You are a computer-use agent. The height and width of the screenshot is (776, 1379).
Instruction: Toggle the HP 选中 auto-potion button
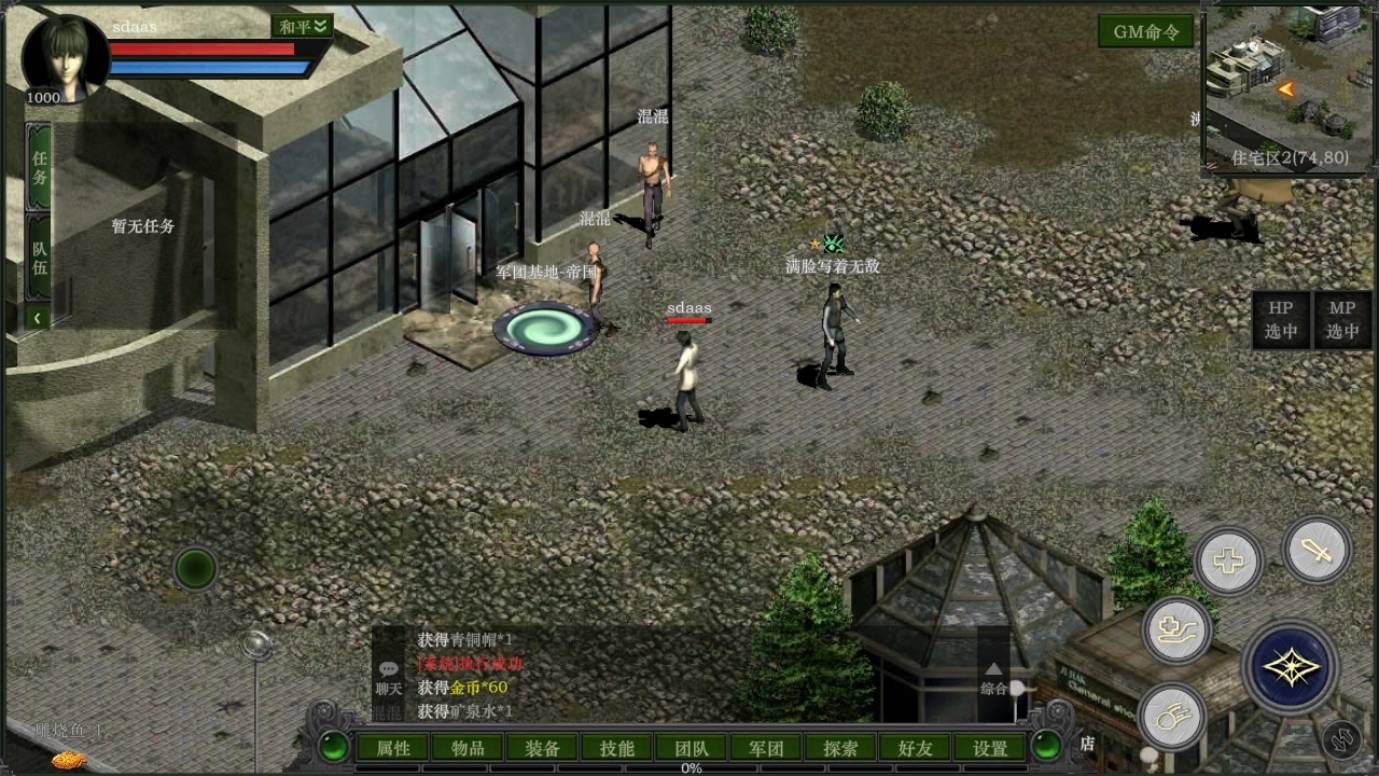[x=1280, y=320]
